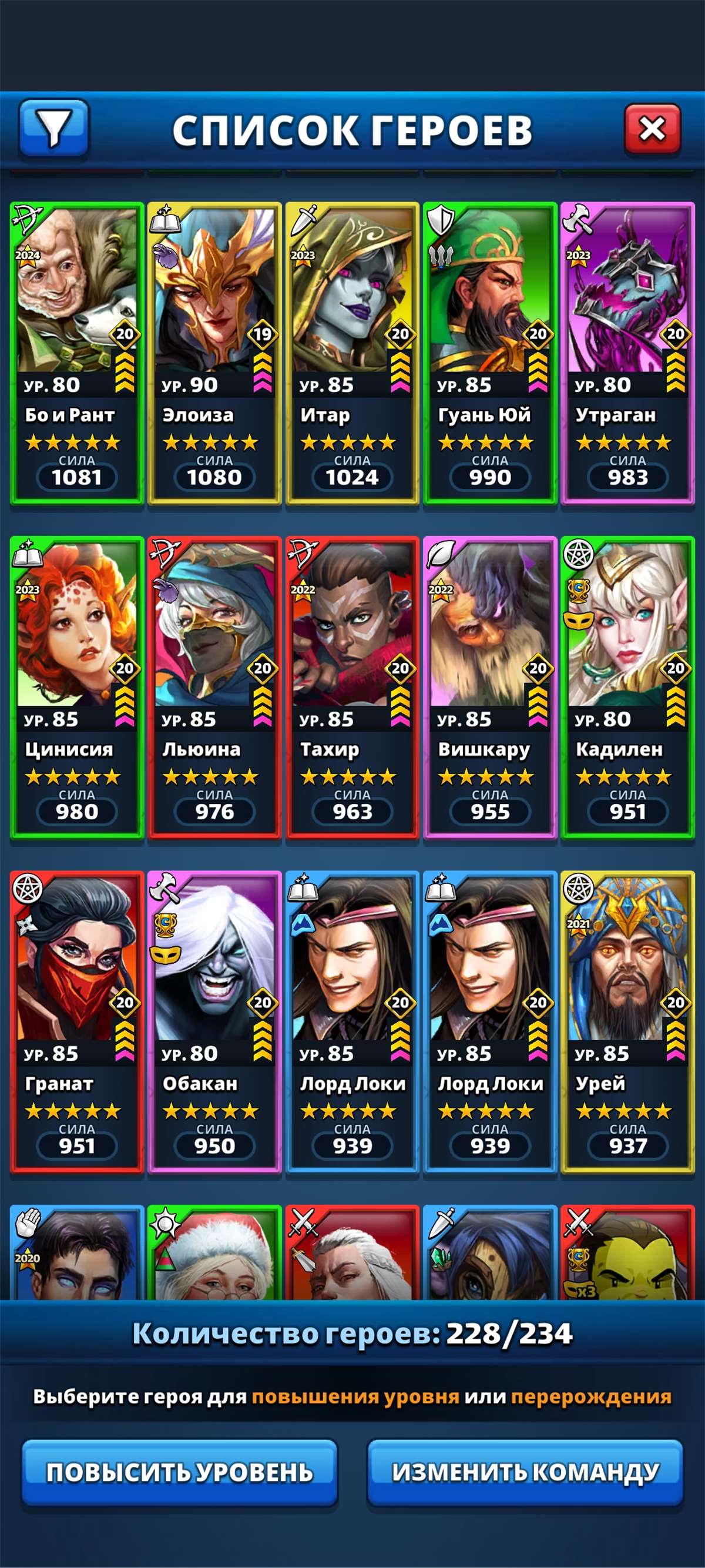This screenshot has width=705, height=1568.
Task: Select the Льюина hero card
Action: point(214,687)
